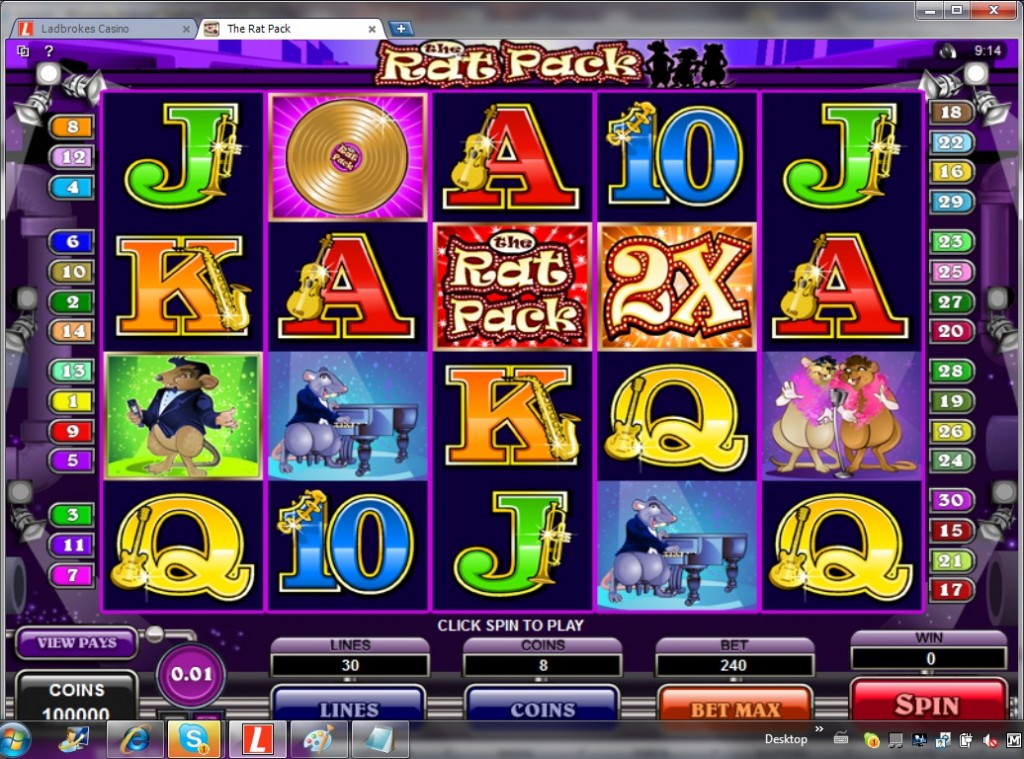The image size is (1024, 759).
Task: Change the number of coins with COINS button
Action: [x=543, y=707]
